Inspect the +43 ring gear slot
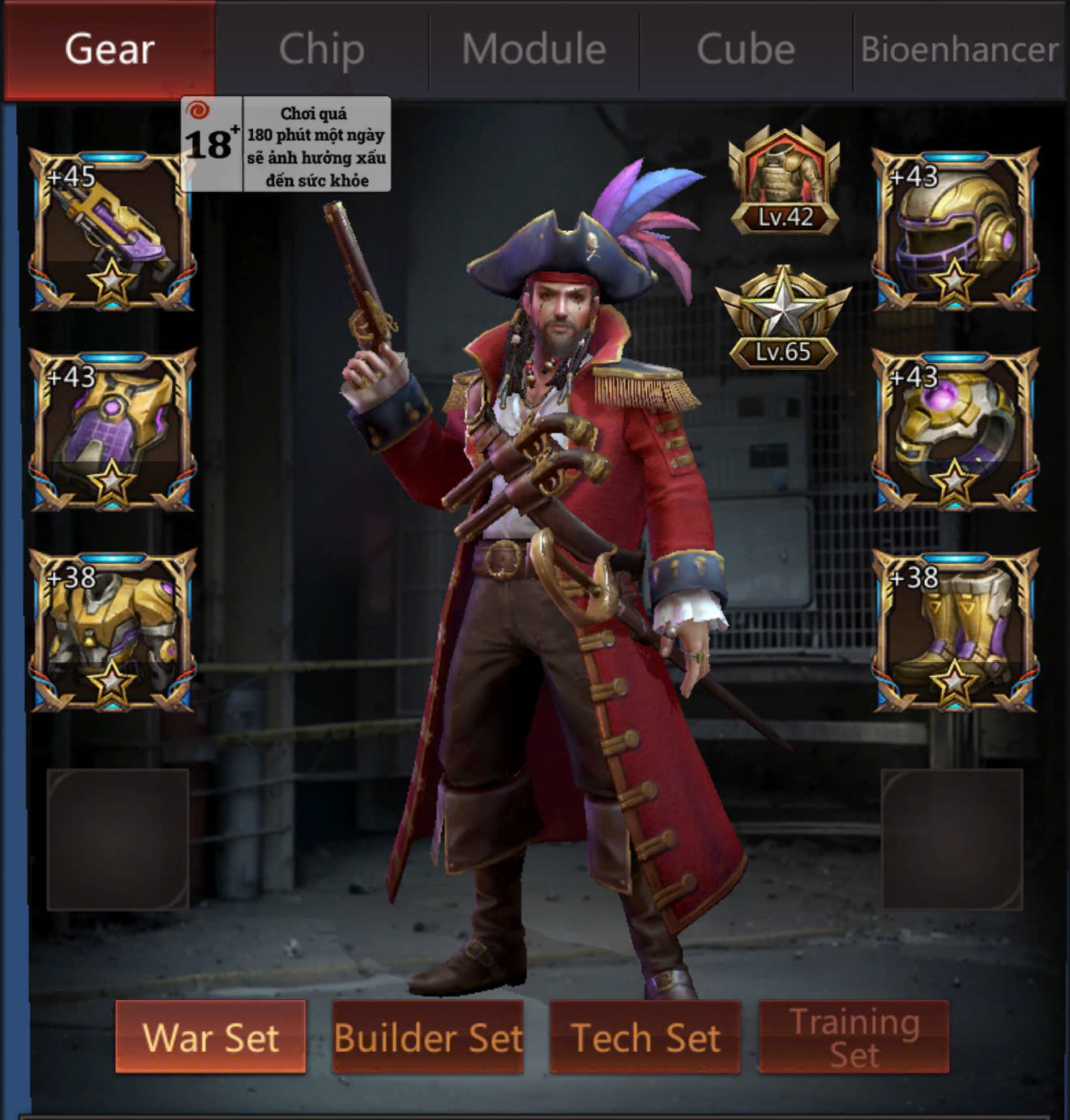 coord(955,430)
